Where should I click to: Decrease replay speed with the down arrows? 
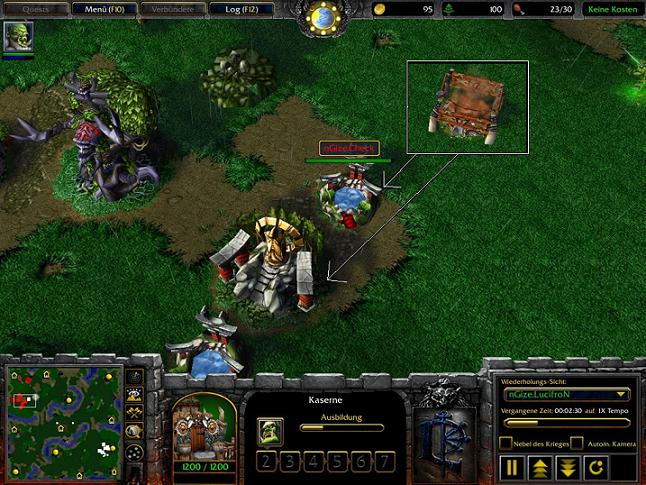(566, 467)
